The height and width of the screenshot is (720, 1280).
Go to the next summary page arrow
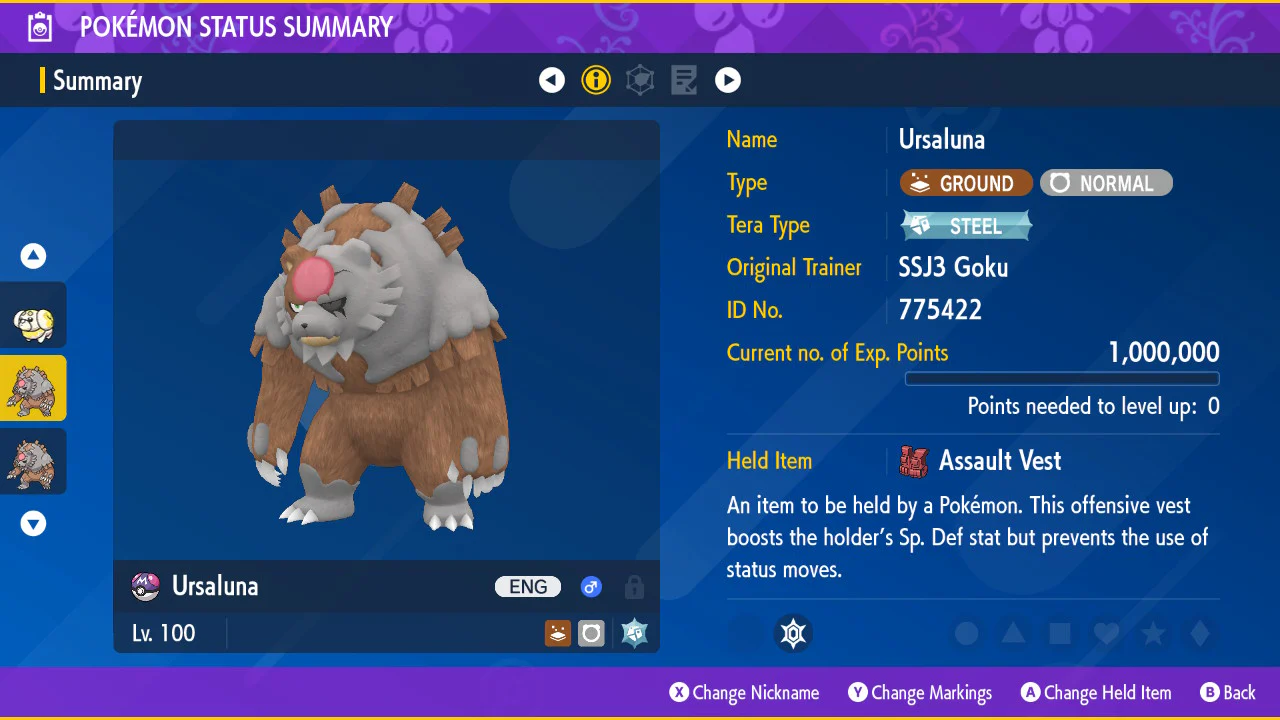[x=728, y=80]
